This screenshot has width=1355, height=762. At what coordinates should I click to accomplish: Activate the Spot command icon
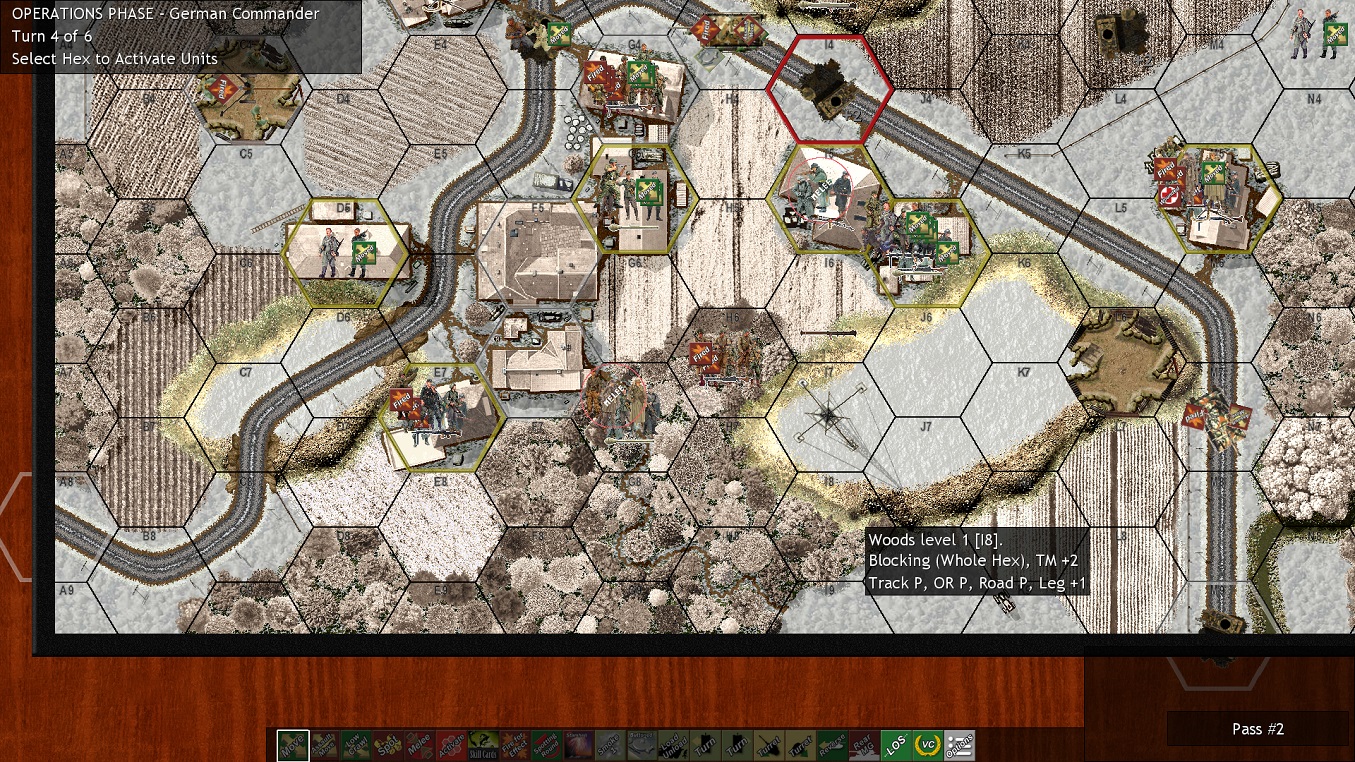pyautogui.click(x=388, y=745)
